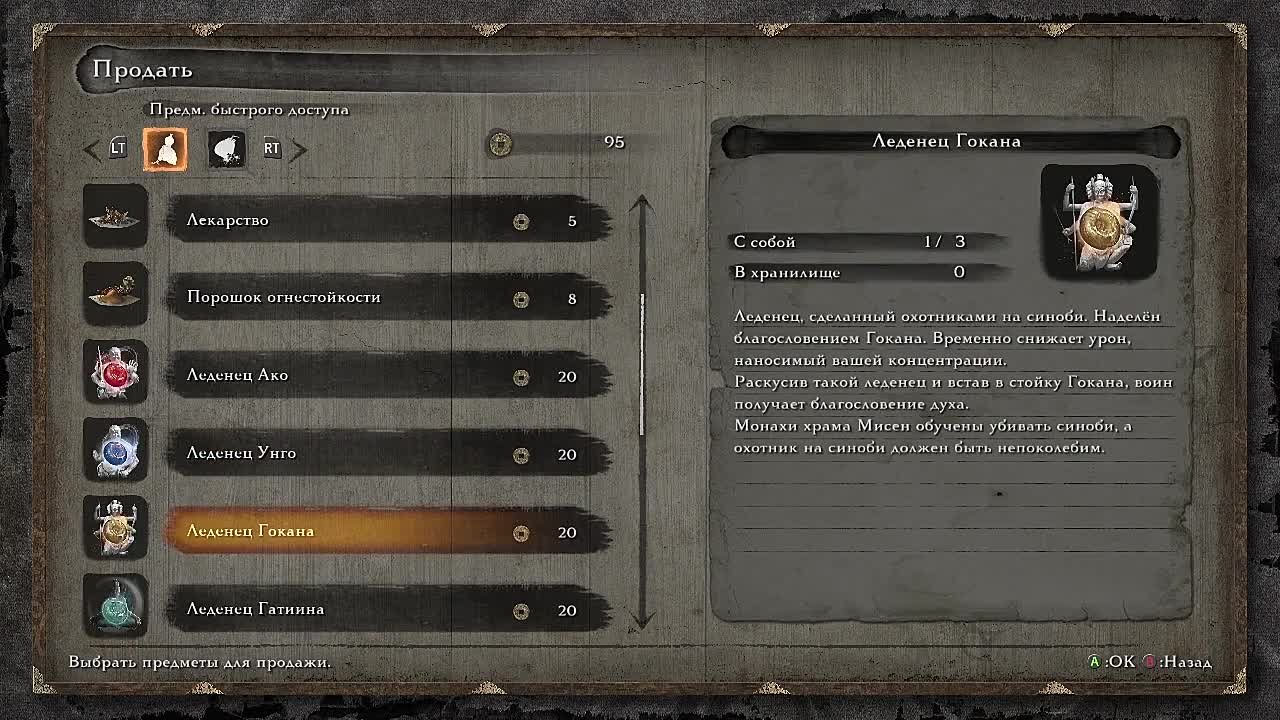
Task: Click the coin icon next to the 95 total
Action: (x=500, y=143)
